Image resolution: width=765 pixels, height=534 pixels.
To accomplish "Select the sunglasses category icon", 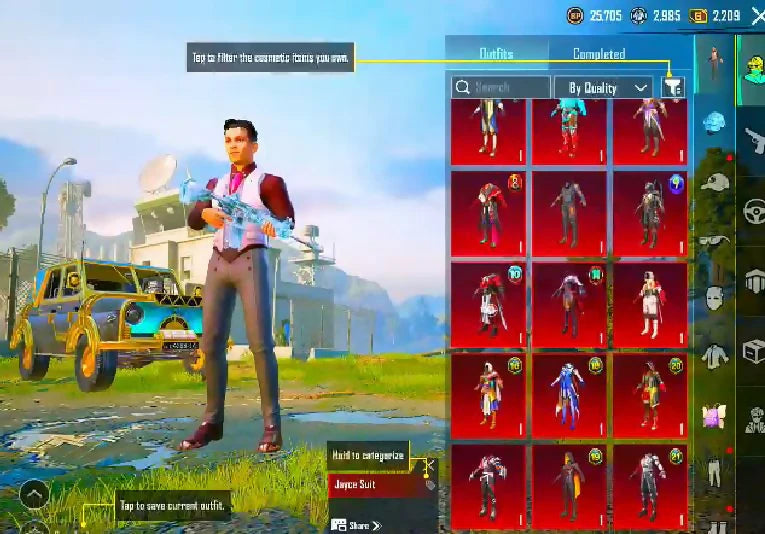I will [712, 240].
